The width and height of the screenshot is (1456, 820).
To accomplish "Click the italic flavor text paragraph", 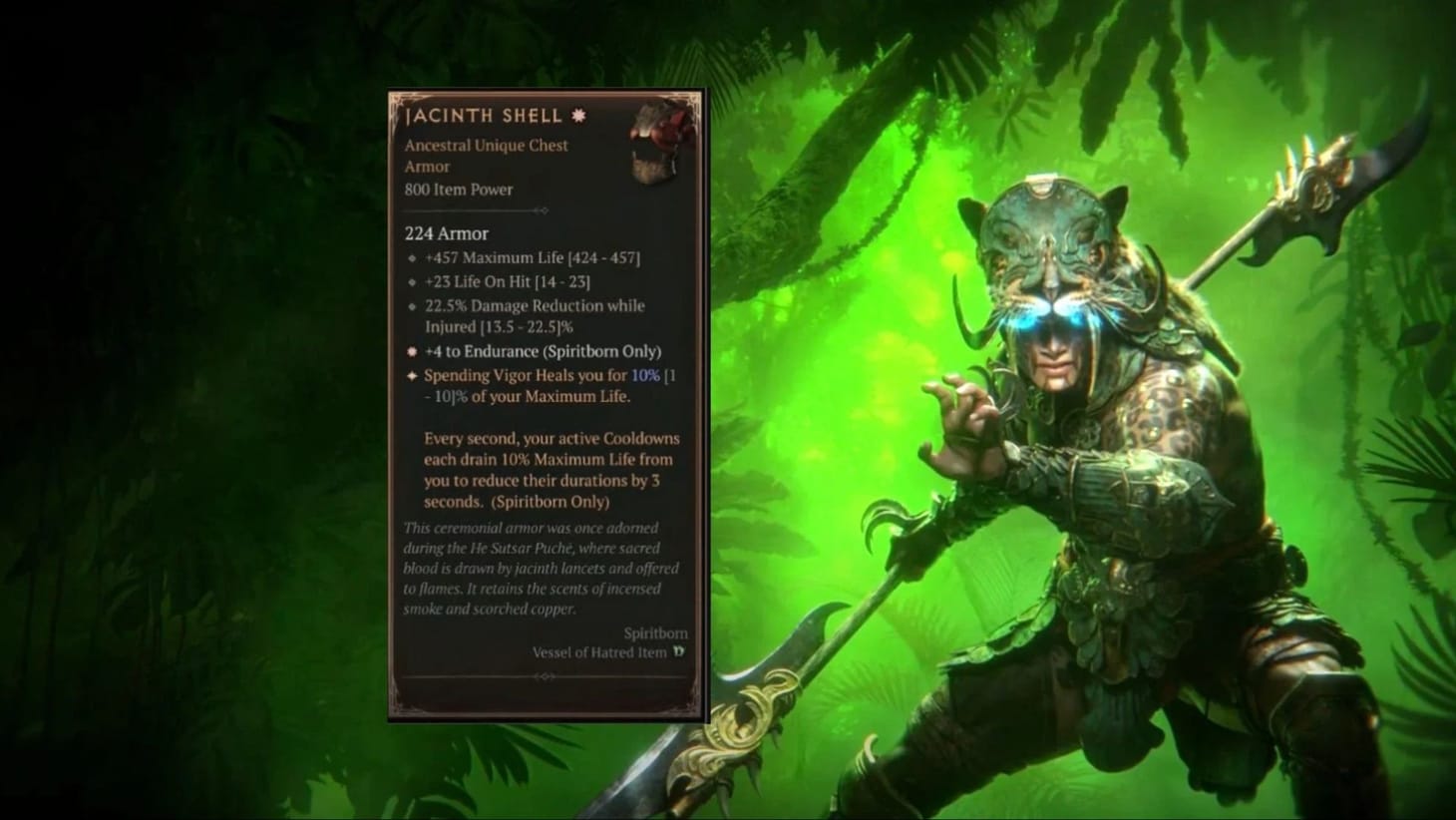I will (x=539, y=568).
